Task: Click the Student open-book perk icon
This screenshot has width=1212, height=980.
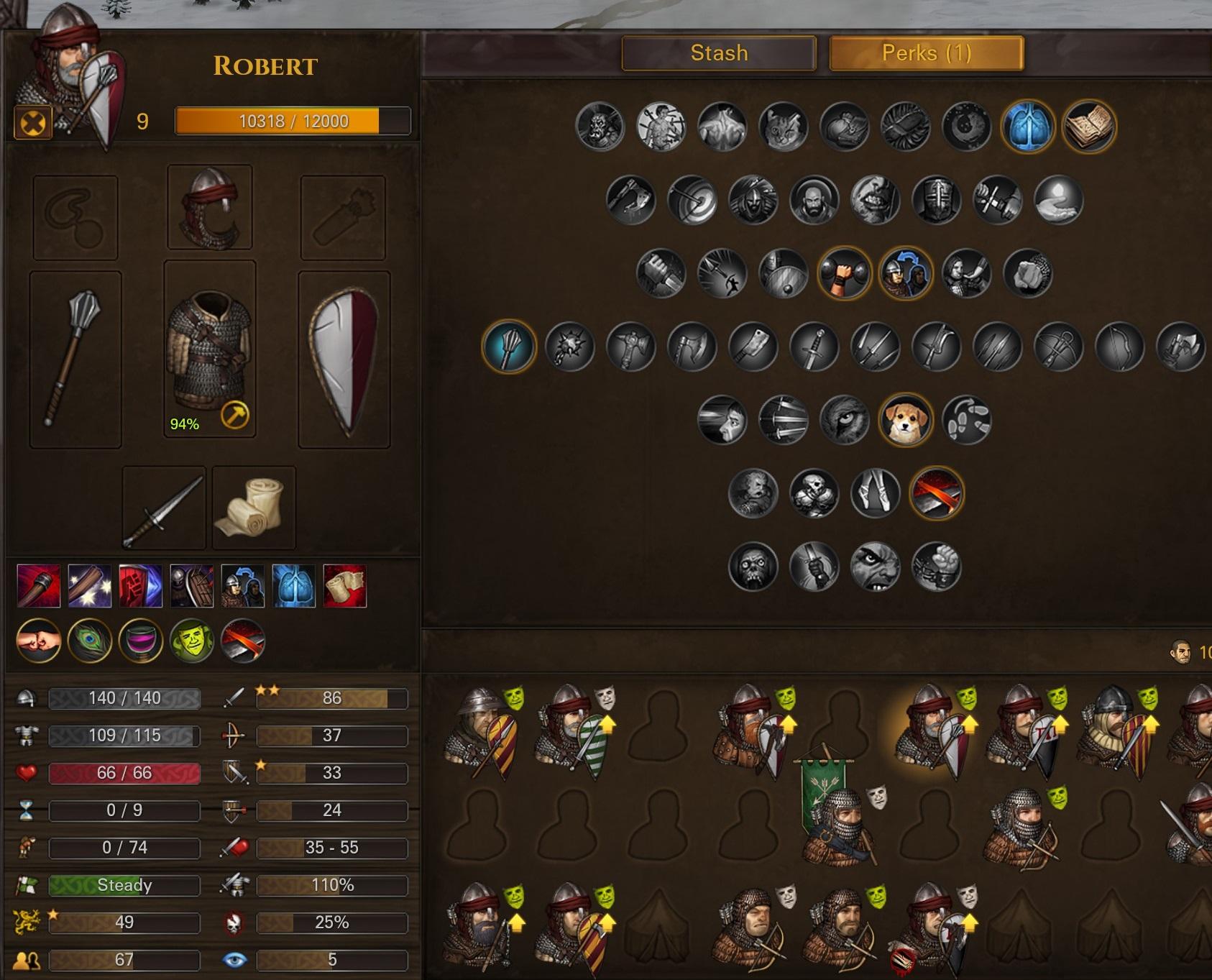Action: 1088,127
